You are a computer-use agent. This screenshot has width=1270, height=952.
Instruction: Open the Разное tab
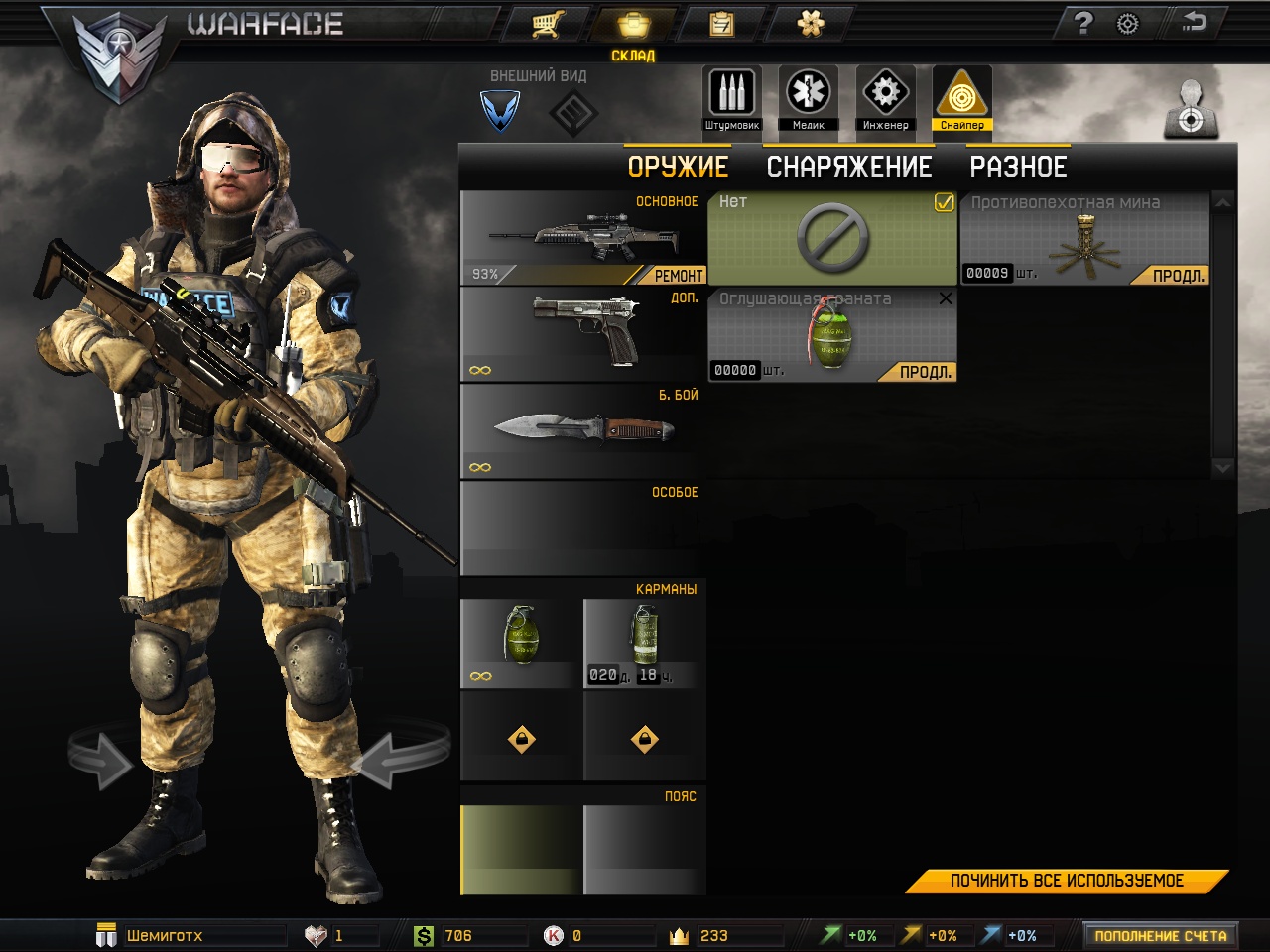(x=1018, y=167)
